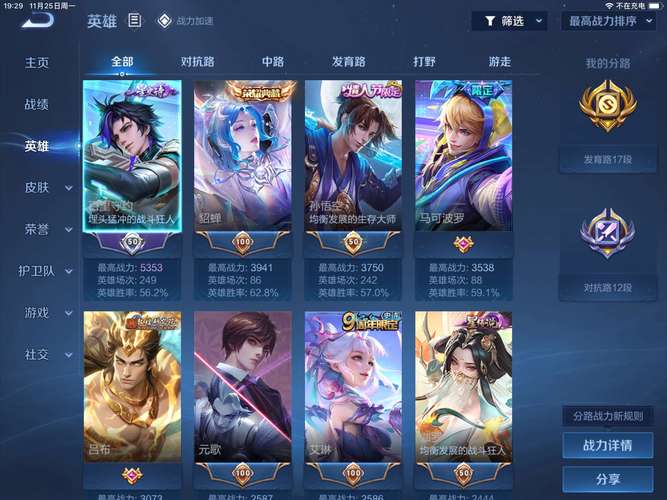Open the 荣誉 sidebar section
Screen dimensions: 667x500
[37, 229]
